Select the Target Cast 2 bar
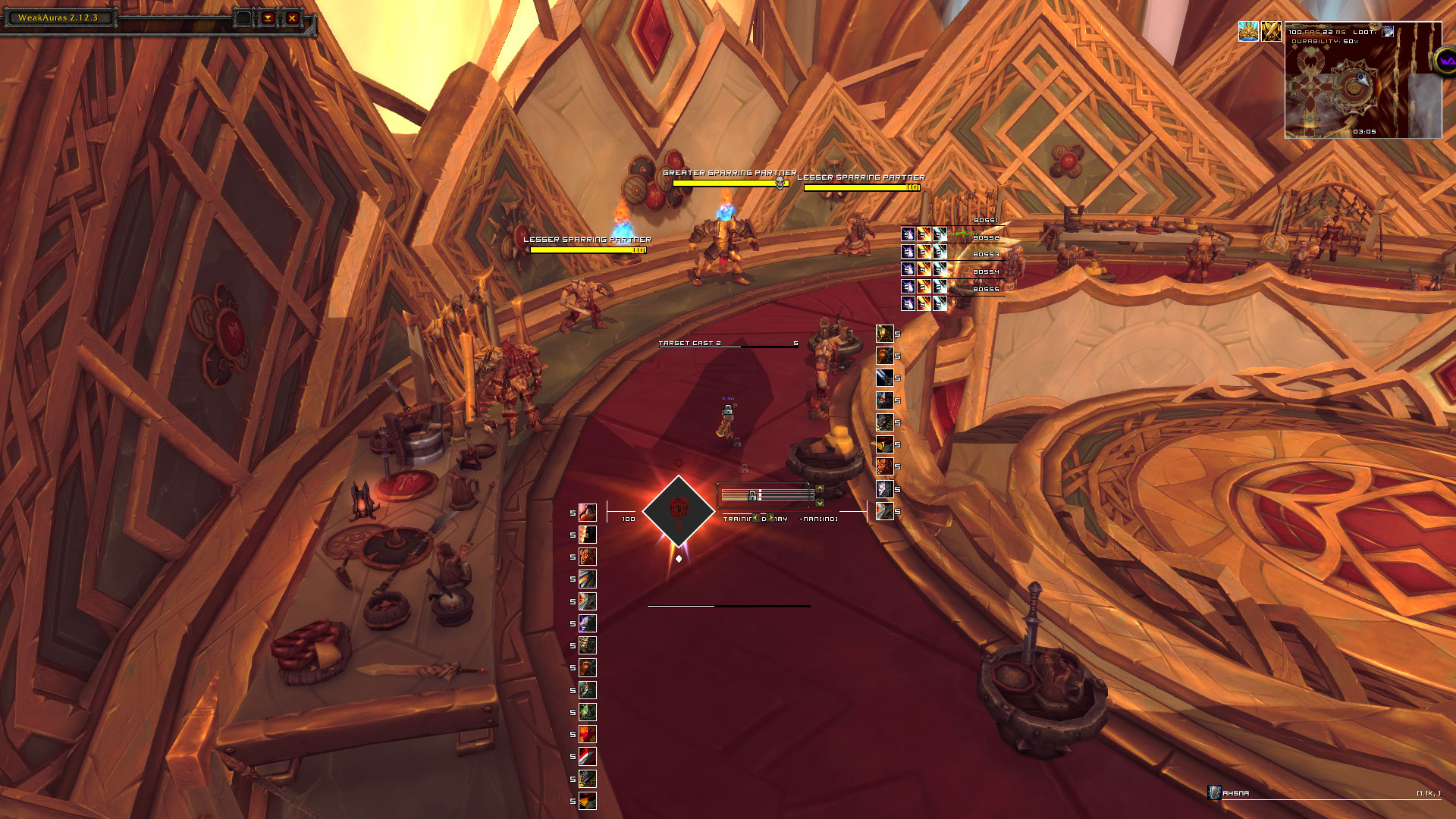The width and height of the screenshot is (1456, 819). pos(728,344)
